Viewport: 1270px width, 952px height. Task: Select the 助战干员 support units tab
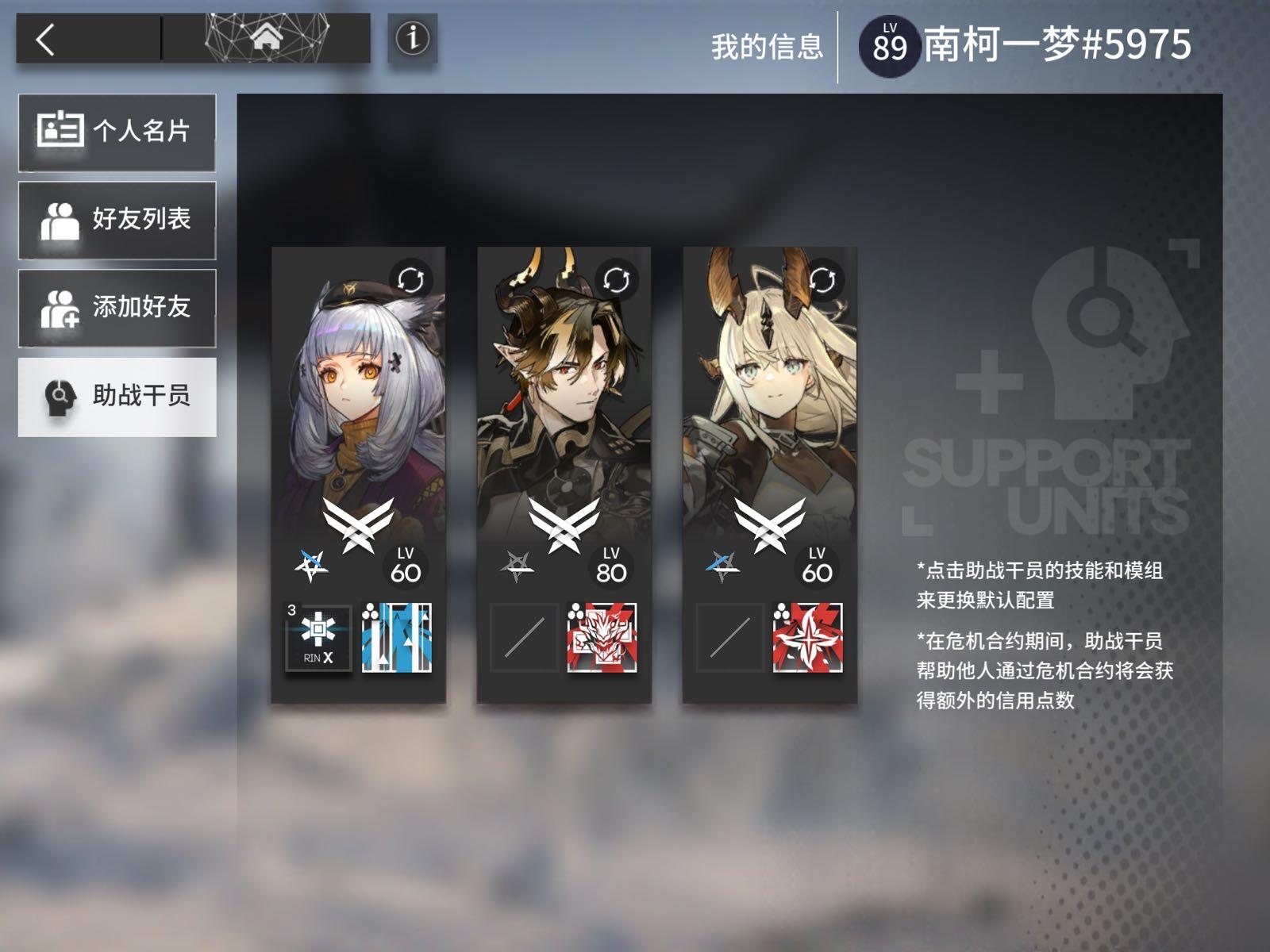[x=117, y=396]
